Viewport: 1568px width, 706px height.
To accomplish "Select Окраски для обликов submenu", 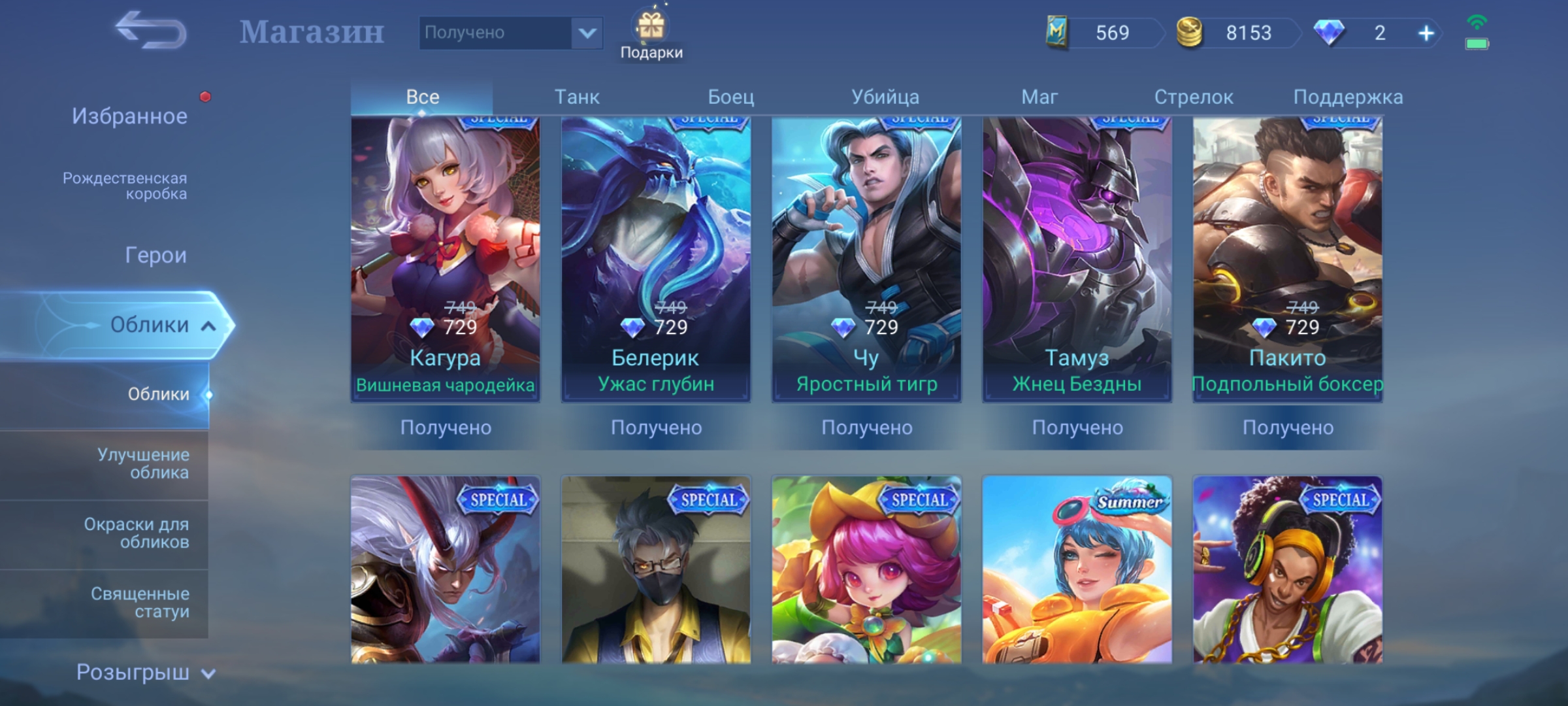I will (136, 533).
